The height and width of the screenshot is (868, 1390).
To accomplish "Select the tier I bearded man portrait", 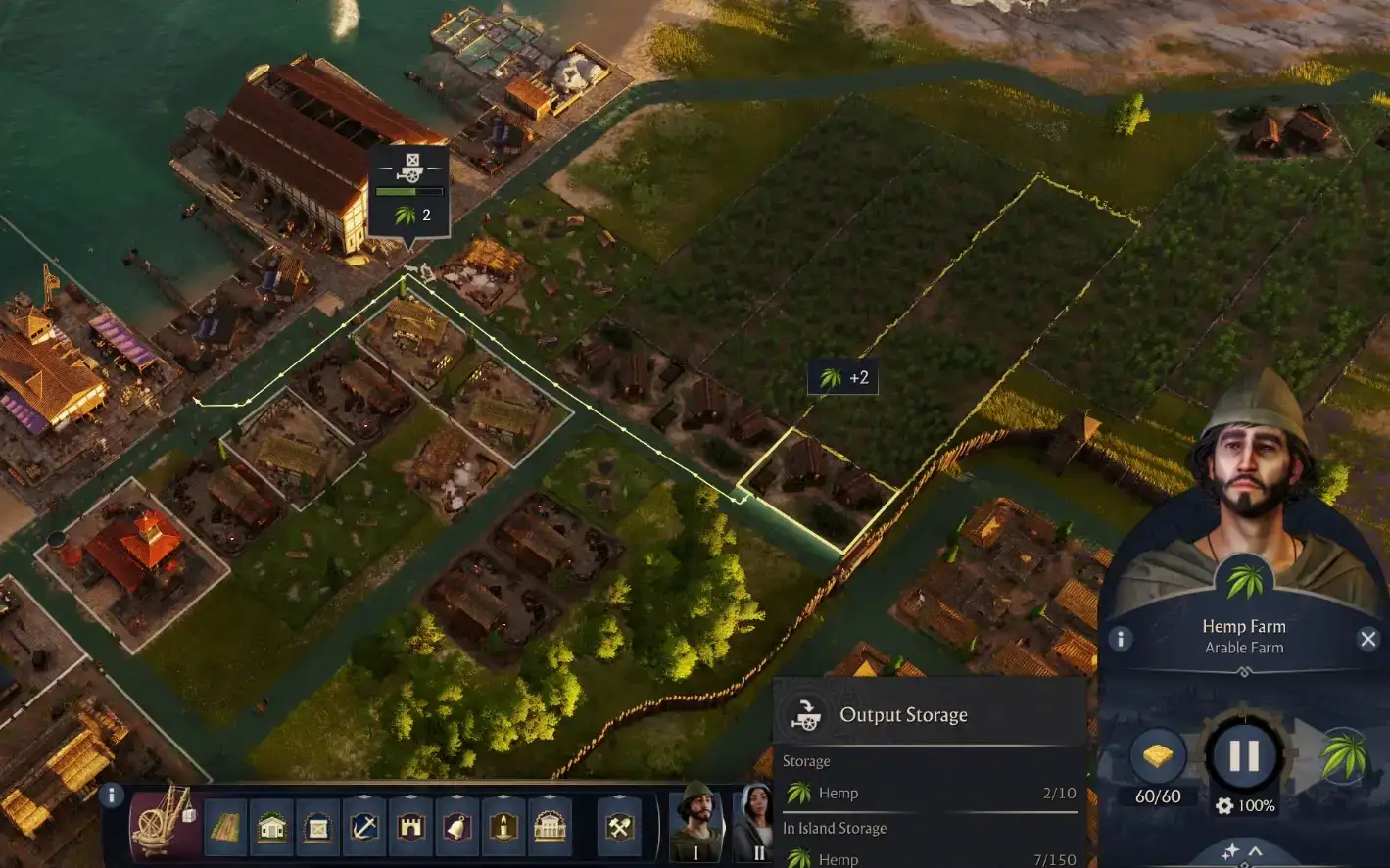I will (695, 825).
